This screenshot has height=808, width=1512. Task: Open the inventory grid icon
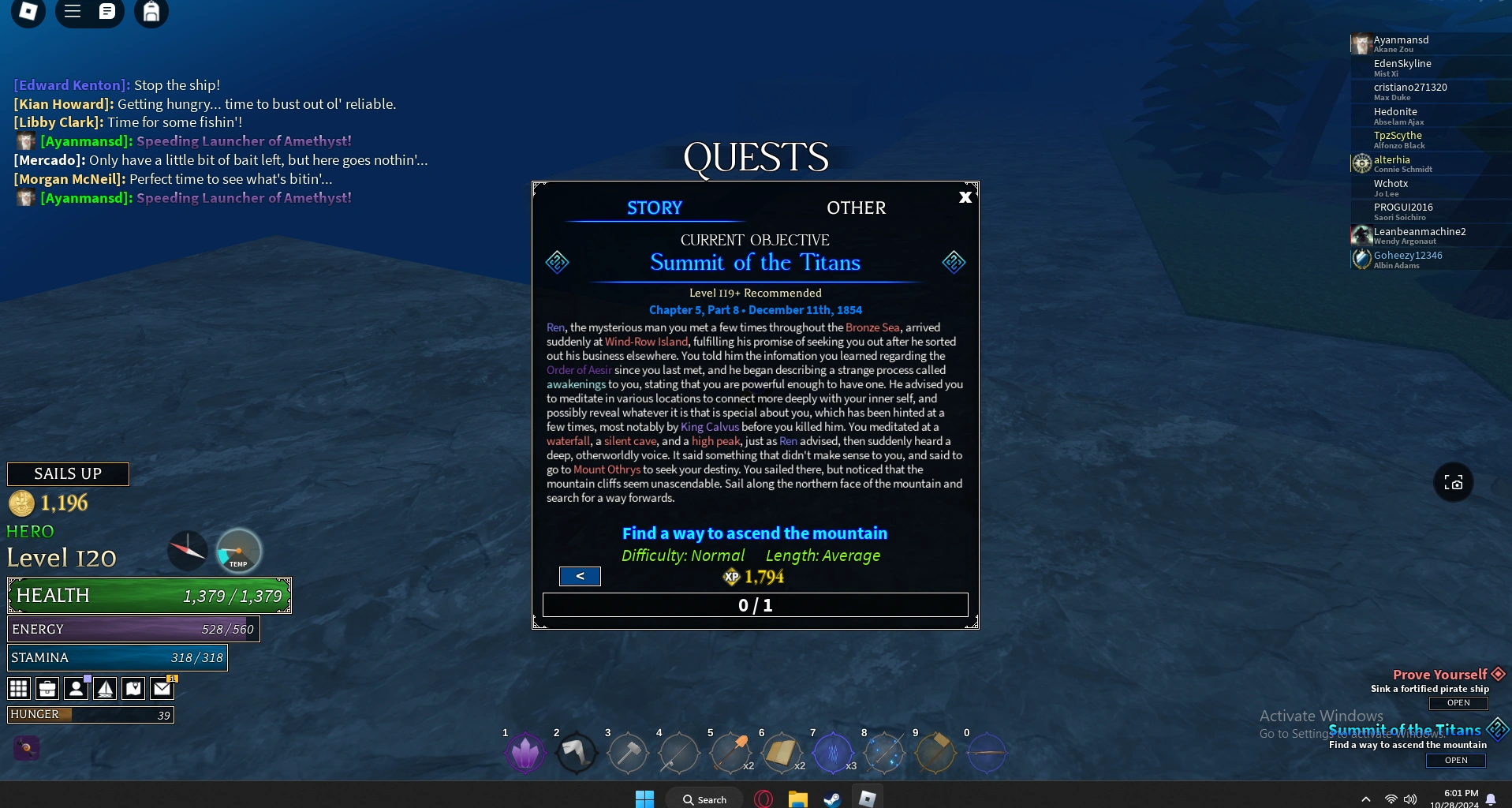click(x=18, y=688)
